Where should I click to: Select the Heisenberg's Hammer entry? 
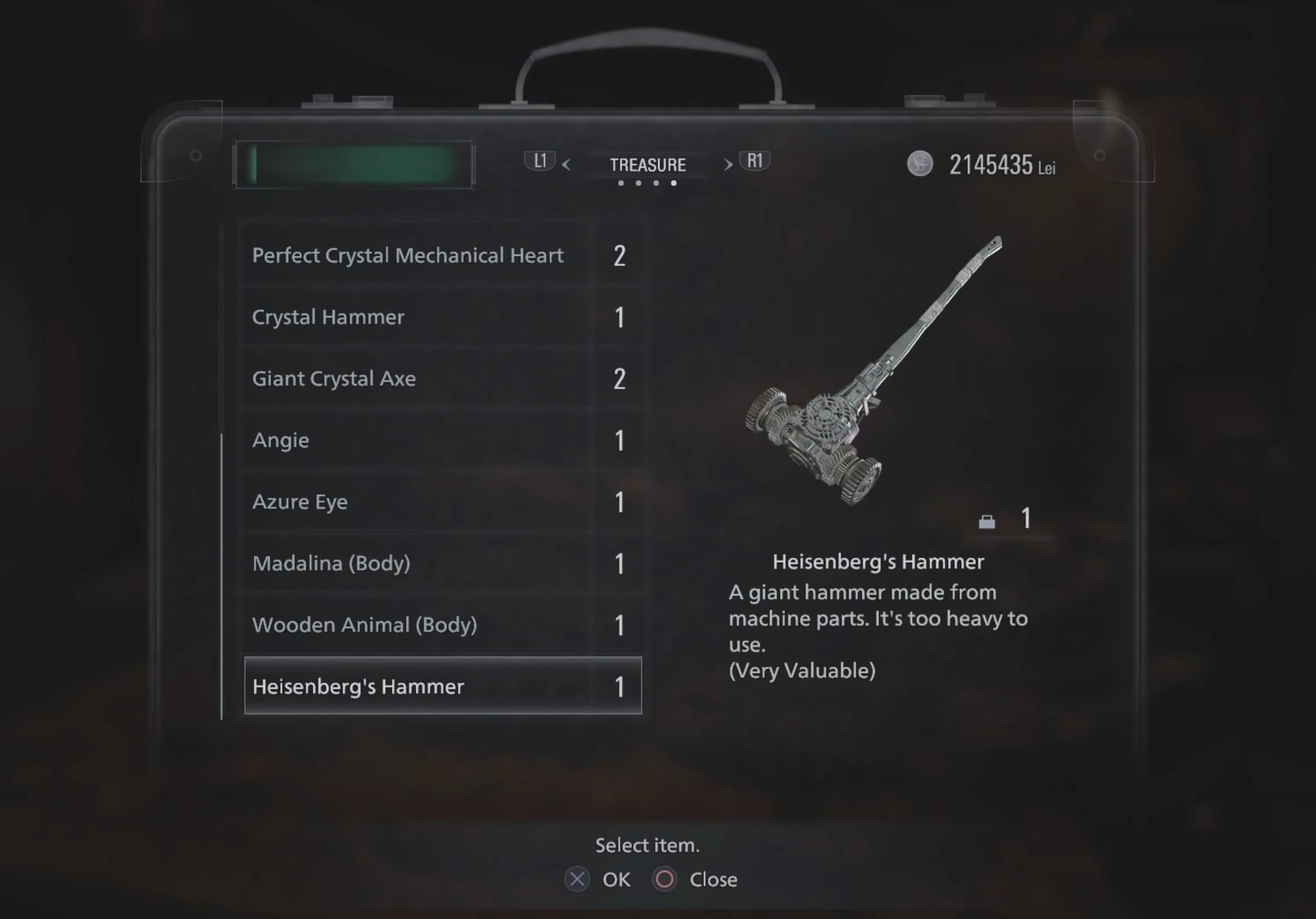442,687
